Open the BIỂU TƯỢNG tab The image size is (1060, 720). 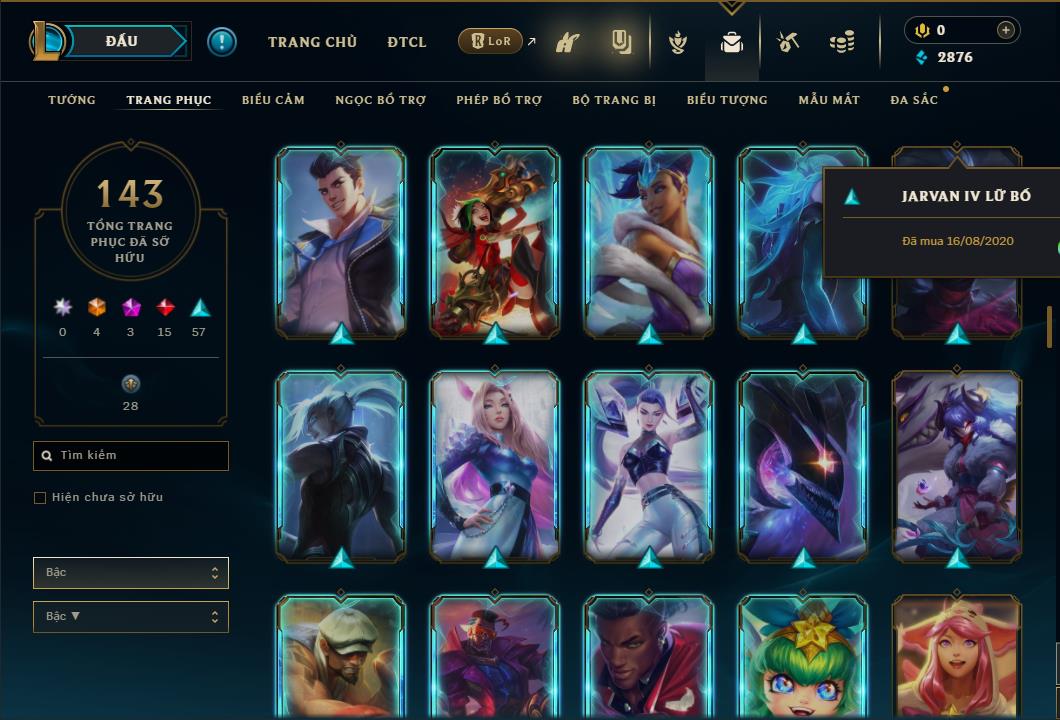[x=727, y=100]
